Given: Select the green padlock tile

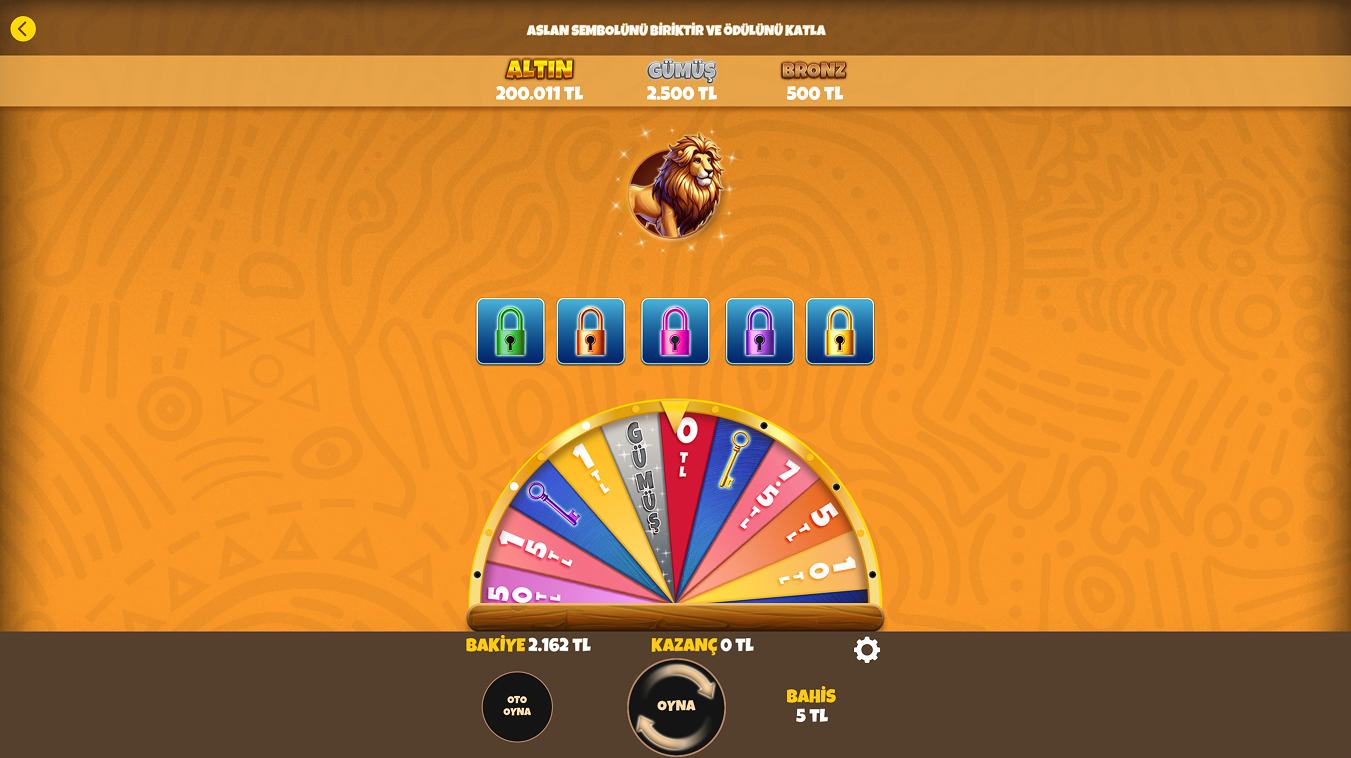Looking at the screenshot, I should (510, 331).
